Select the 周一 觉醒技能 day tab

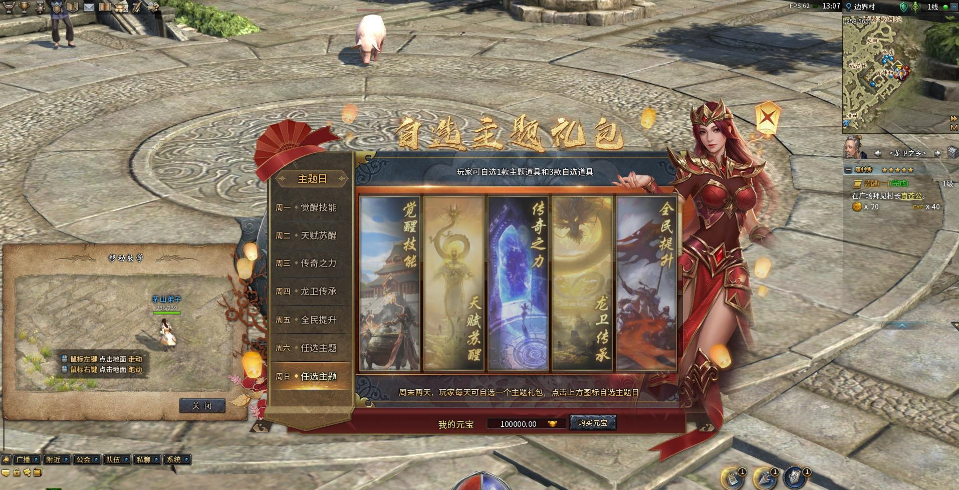312,208
